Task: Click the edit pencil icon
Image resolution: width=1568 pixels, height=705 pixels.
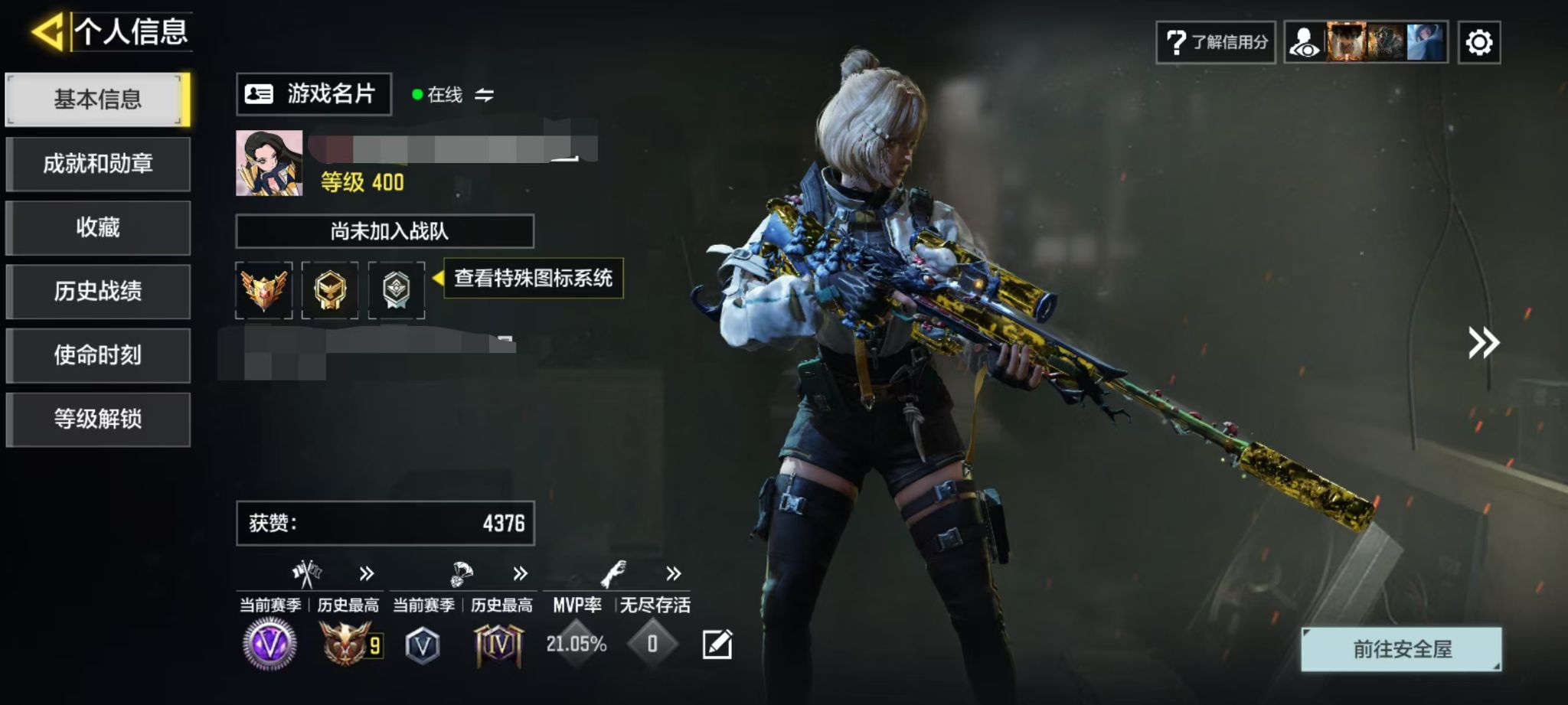Action: (x=717, y=645)
